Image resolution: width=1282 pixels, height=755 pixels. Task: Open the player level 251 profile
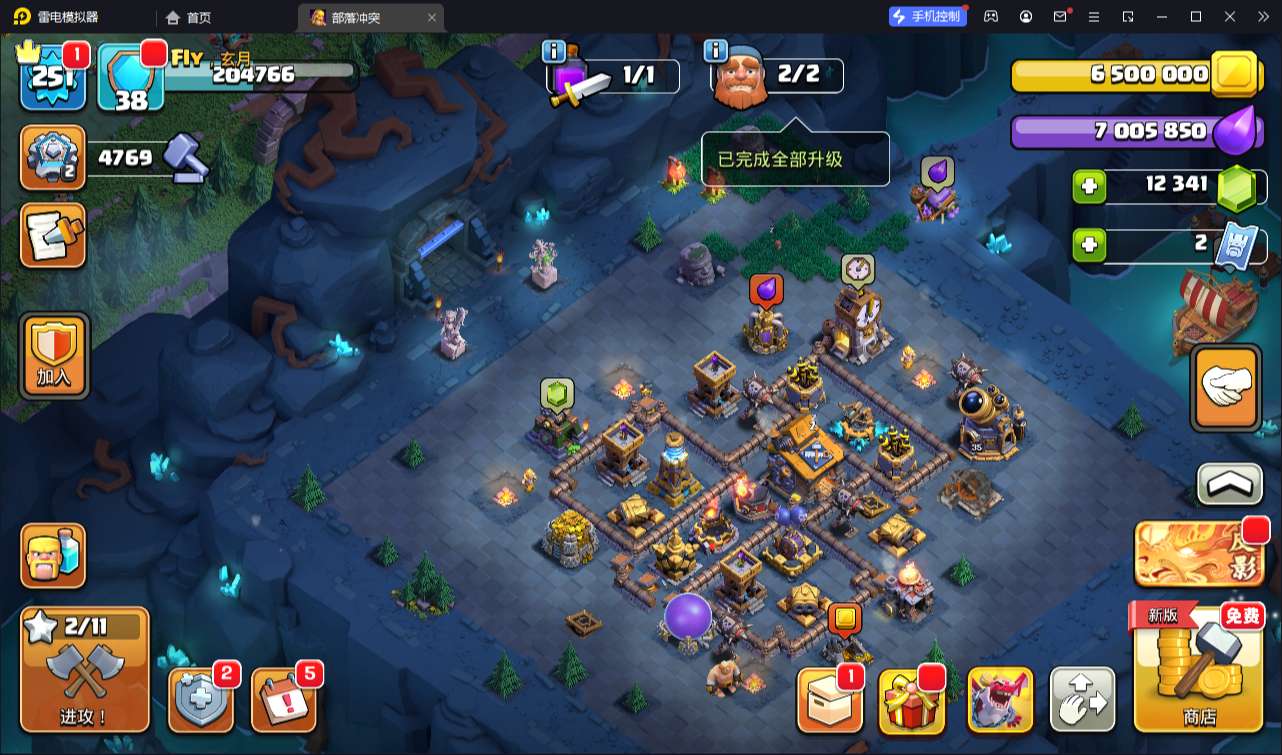tap(53, 74)
